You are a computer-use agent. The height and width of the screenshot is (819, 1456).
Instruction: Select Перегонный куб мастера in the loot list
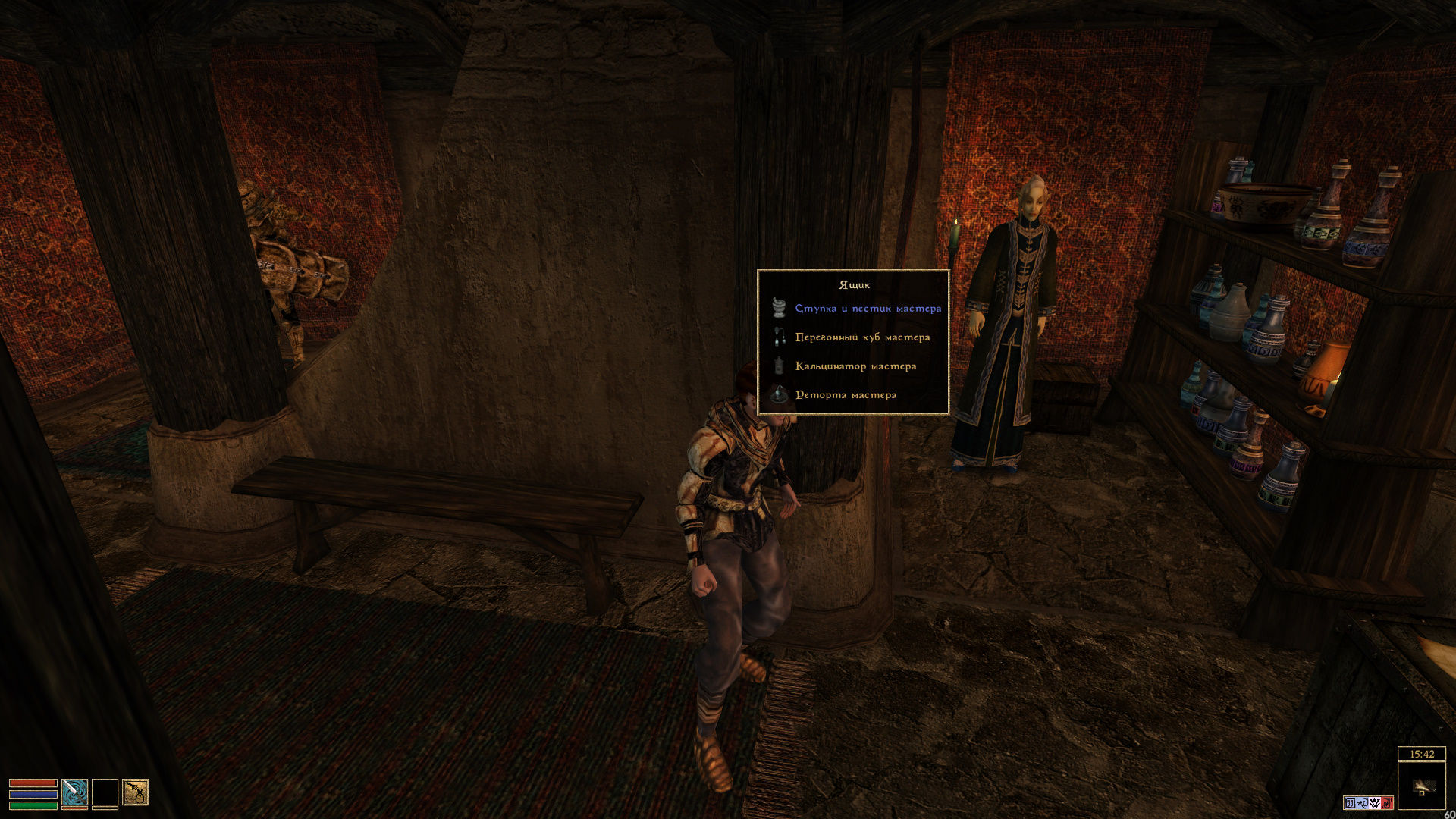[x=862, y=337]
